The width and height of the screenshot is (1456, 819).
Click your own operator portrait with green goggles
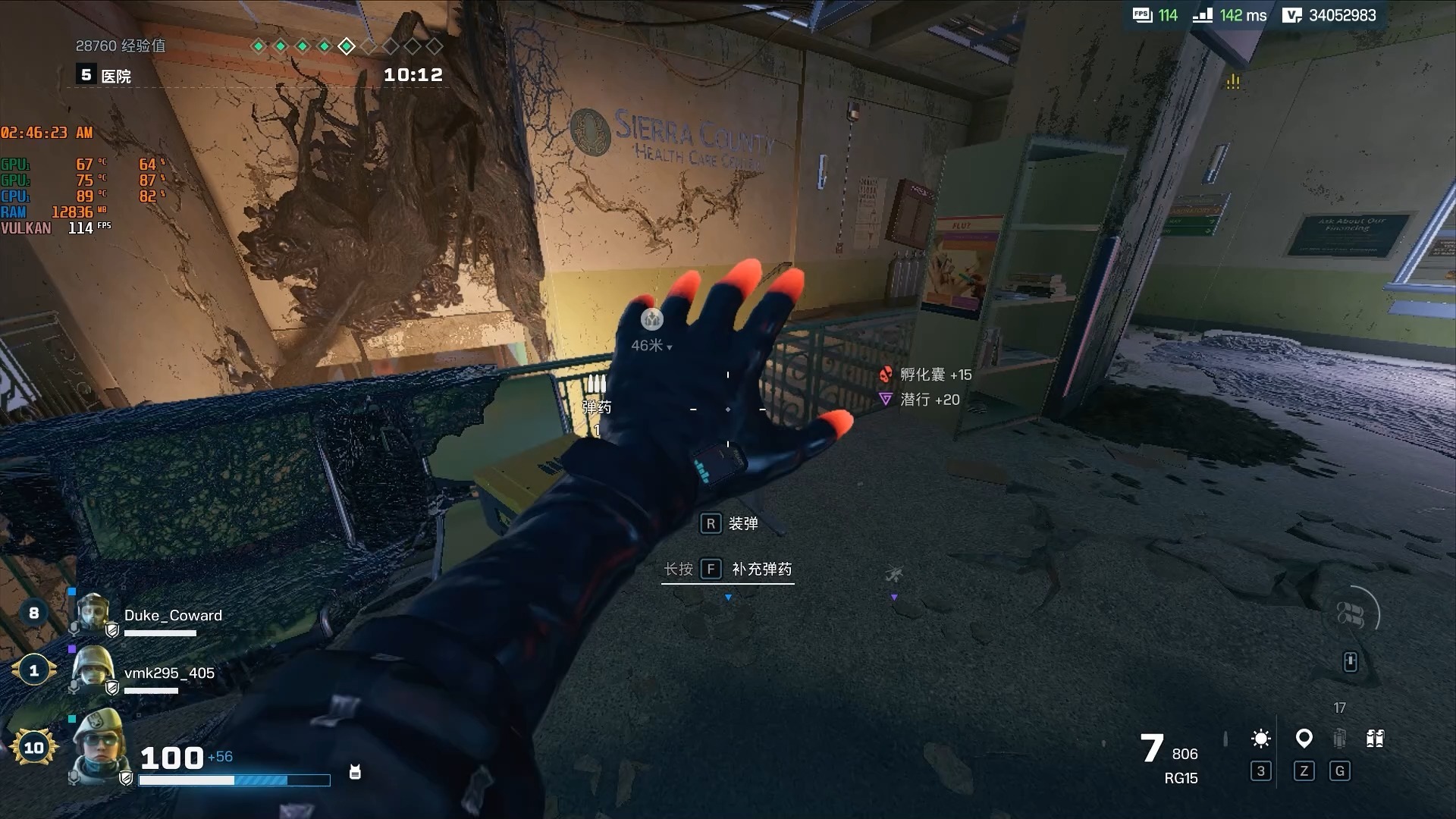point(99,745)
